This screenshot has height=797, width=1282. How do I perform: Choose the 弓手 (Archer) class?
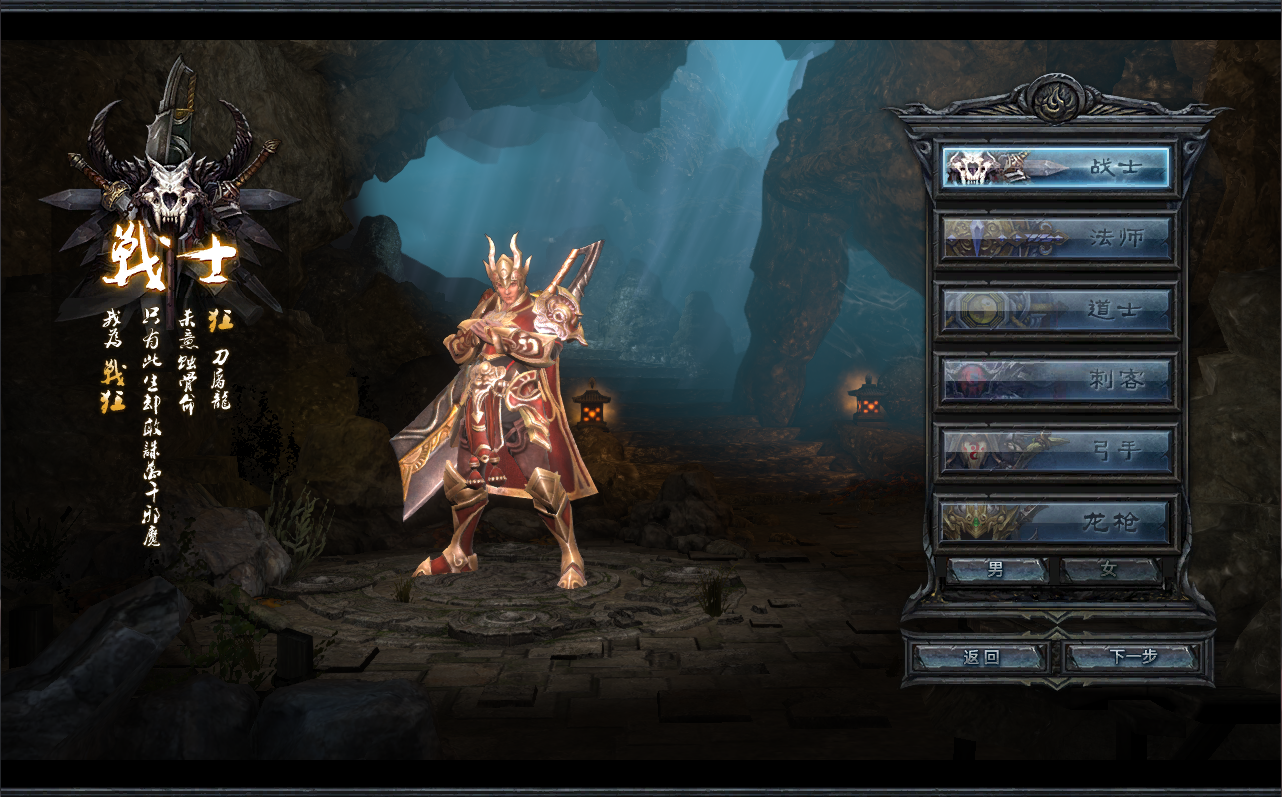click(x=1056, y=452)
